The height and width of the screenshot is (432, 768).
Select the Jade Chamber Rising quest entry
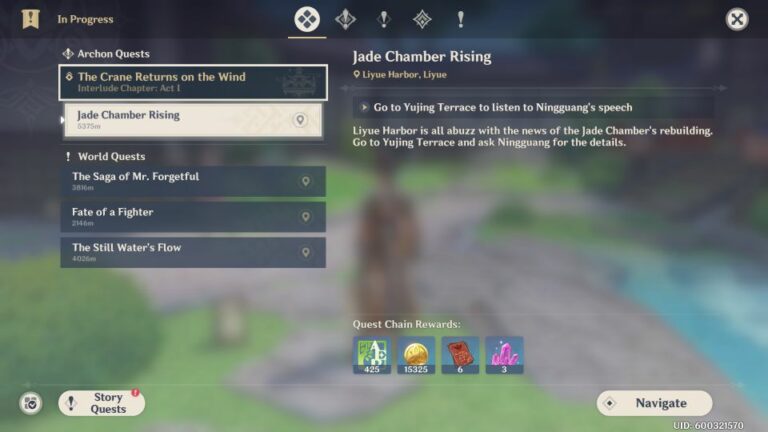(x=180, y=120)
